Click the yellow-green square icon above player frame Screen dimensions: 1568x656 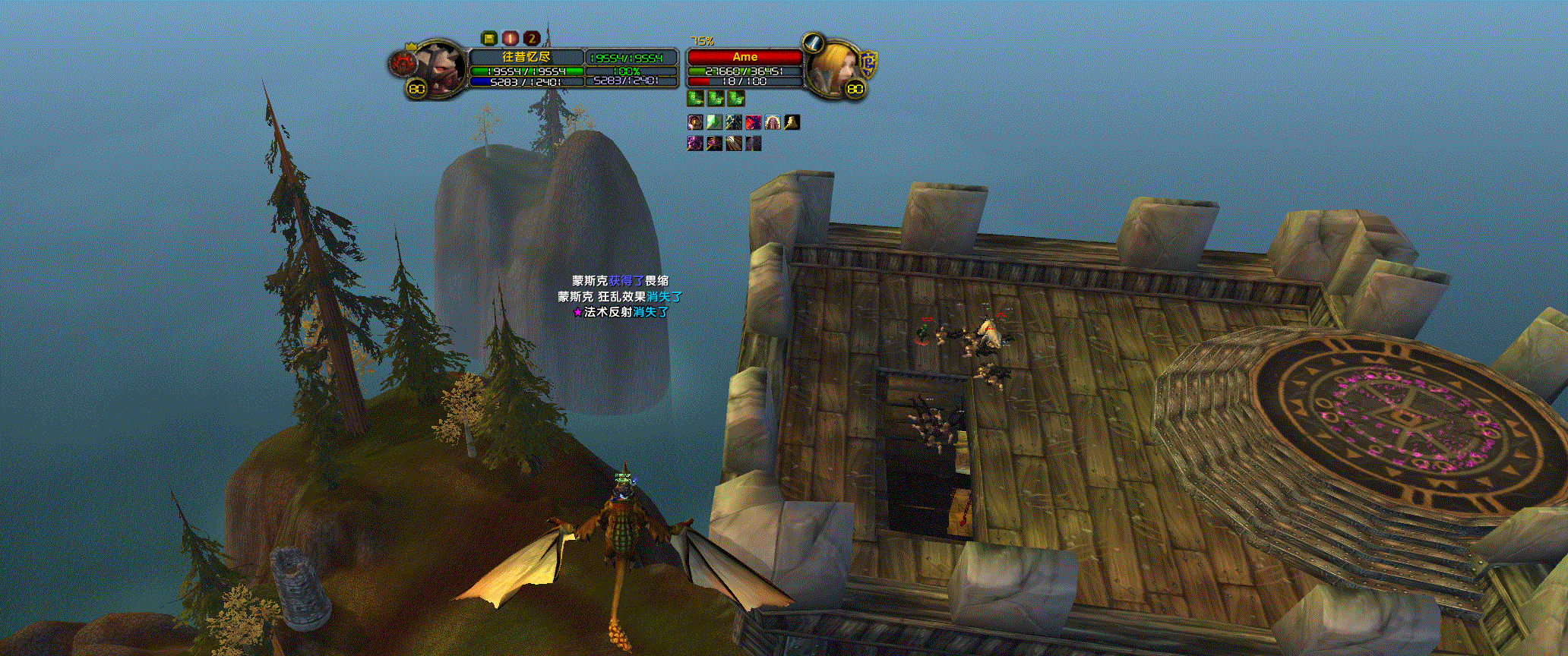pyautogui.click(x=489, y=38)
